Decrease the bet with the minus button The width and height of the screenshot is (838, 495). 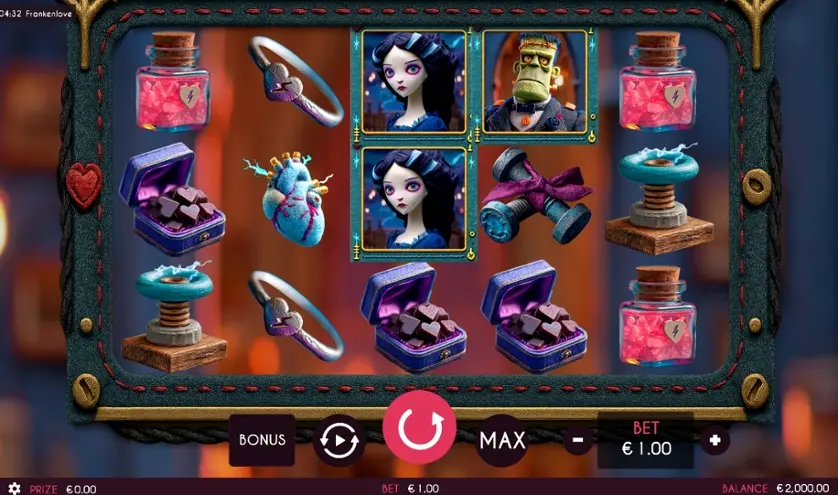coord(577,439)
